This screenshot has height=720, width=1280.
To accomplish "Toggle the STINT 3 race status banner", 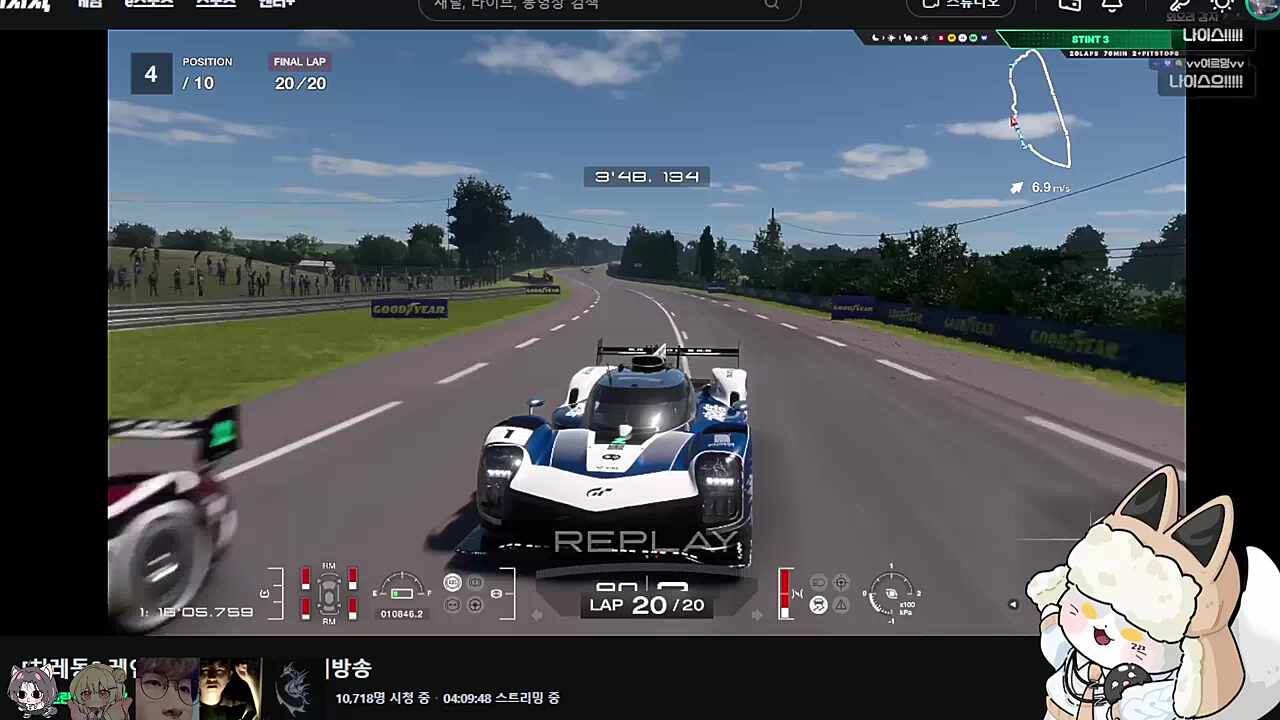I will (x=1090, y=39).
